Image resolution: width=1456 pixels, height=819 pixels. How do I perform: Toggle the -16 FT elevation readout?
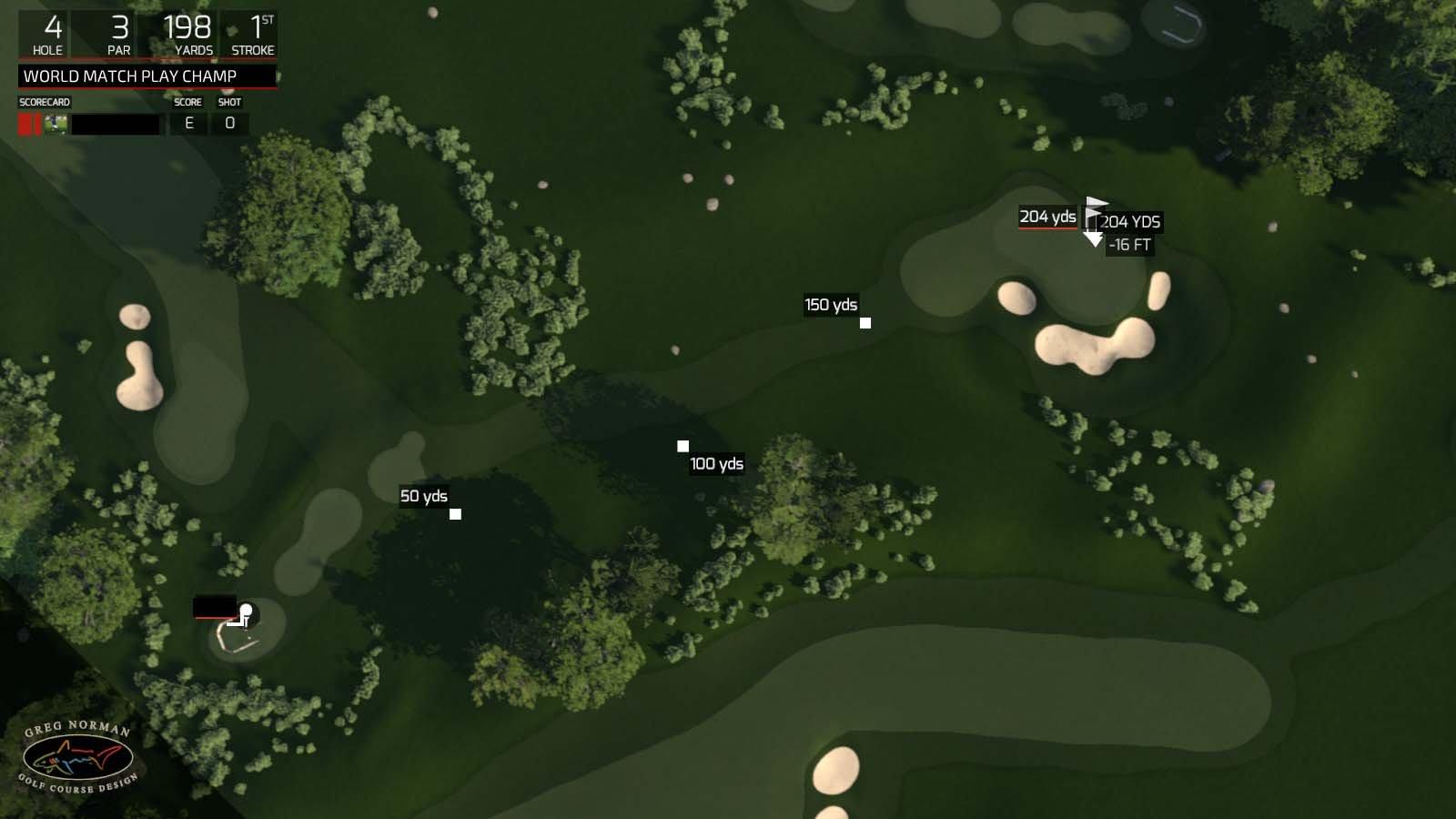(x=1131, y=244)
